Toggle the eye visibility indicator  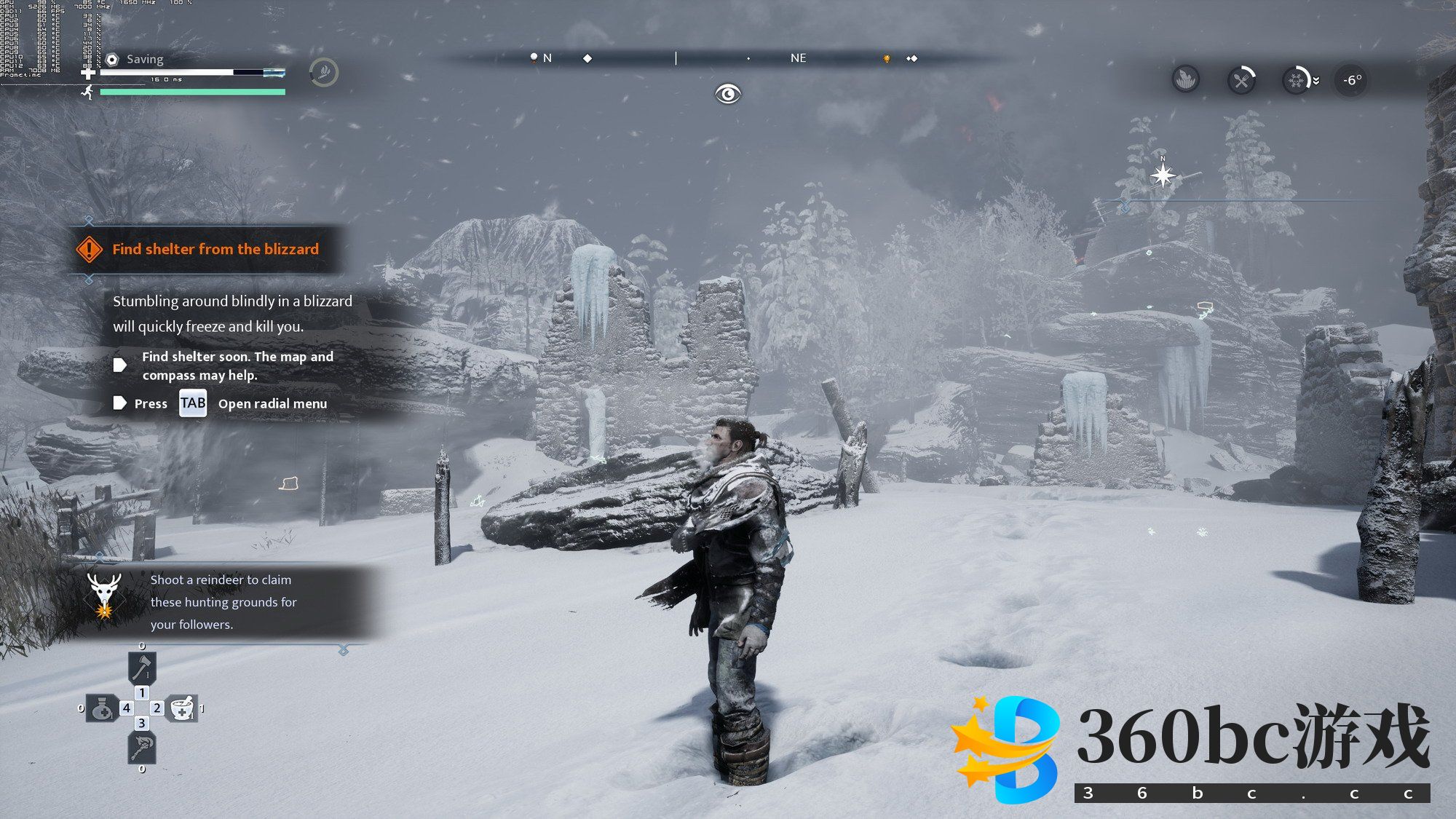[727, 94]
